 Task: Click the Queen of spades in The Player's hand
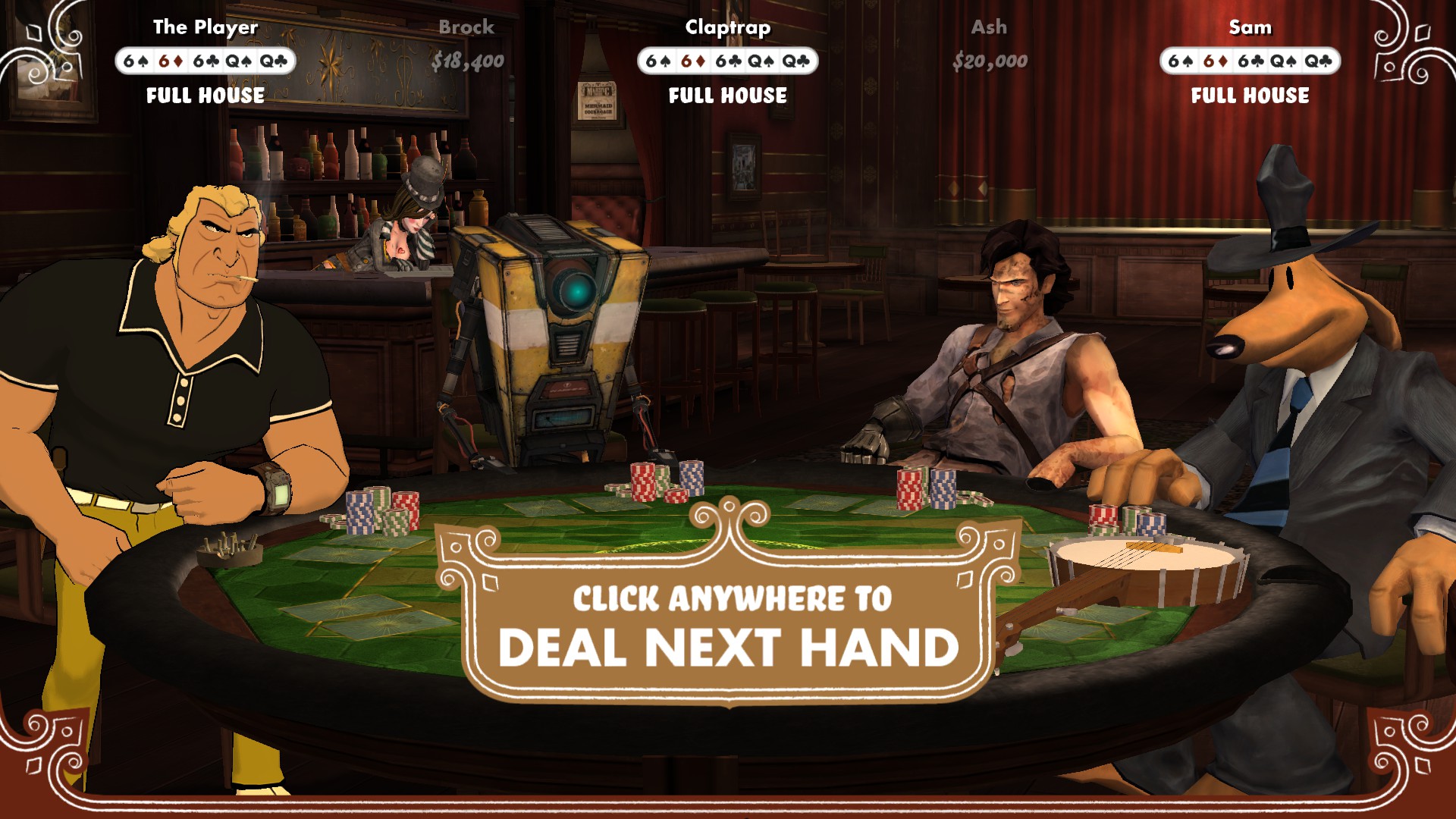tap(239, 62)
